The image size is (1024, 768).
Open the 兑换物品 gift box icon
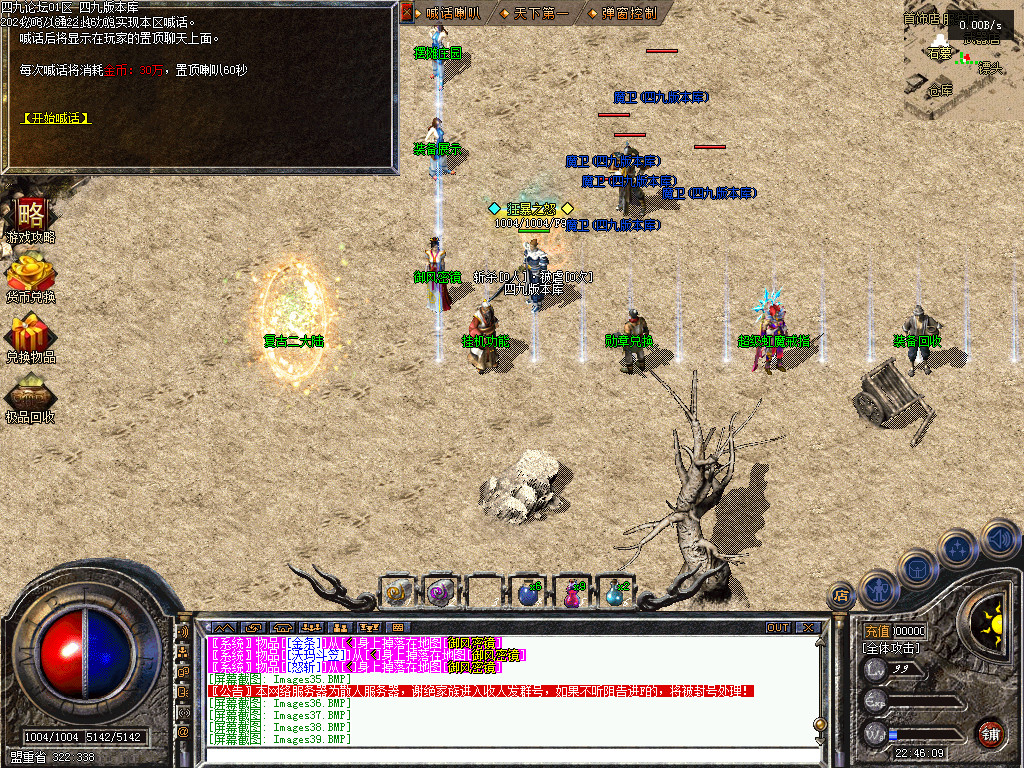[x=30, y=334]
